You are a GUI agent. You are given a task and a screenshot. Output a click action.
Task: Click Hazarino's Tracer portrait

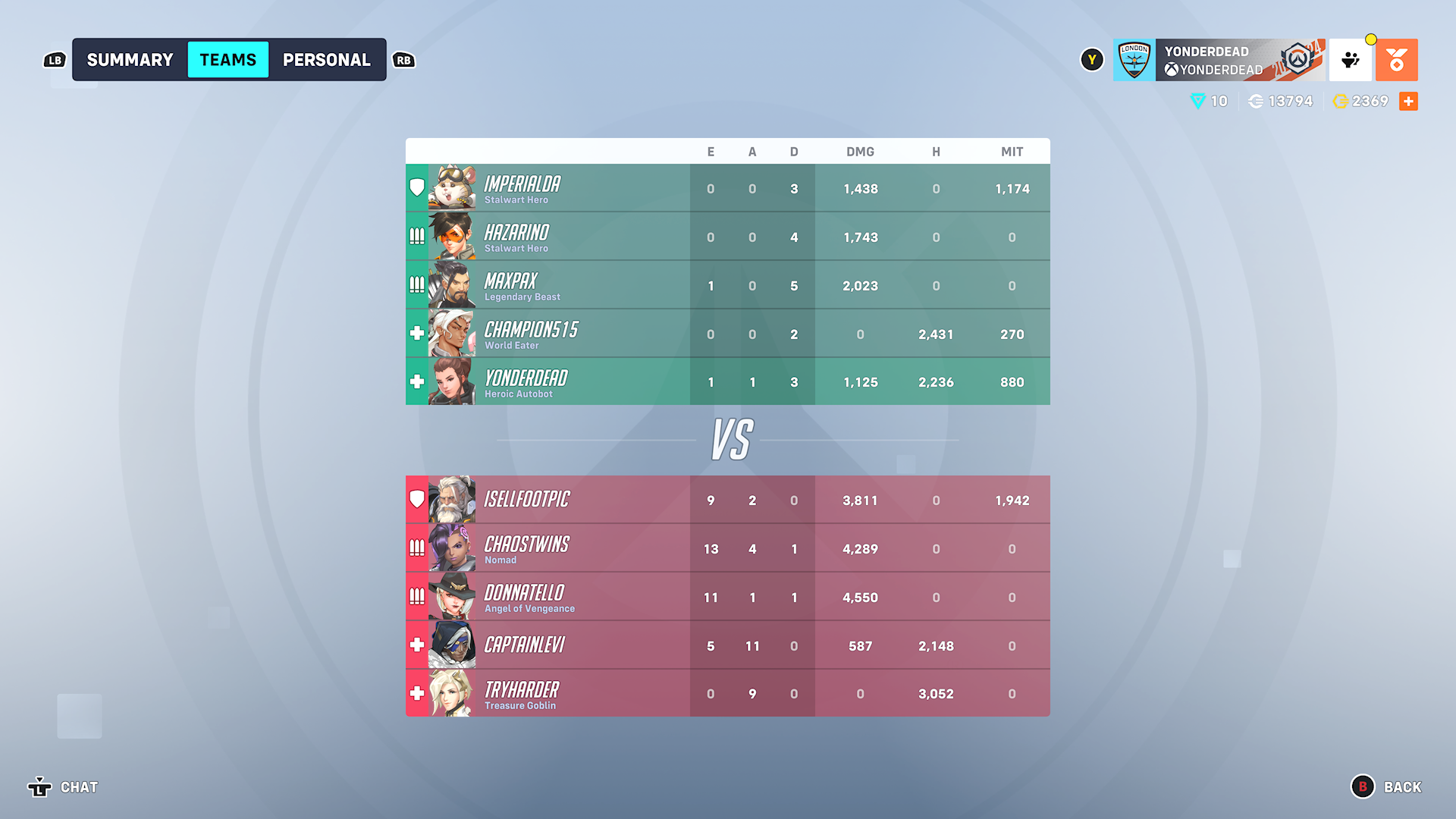coord(453,236)
